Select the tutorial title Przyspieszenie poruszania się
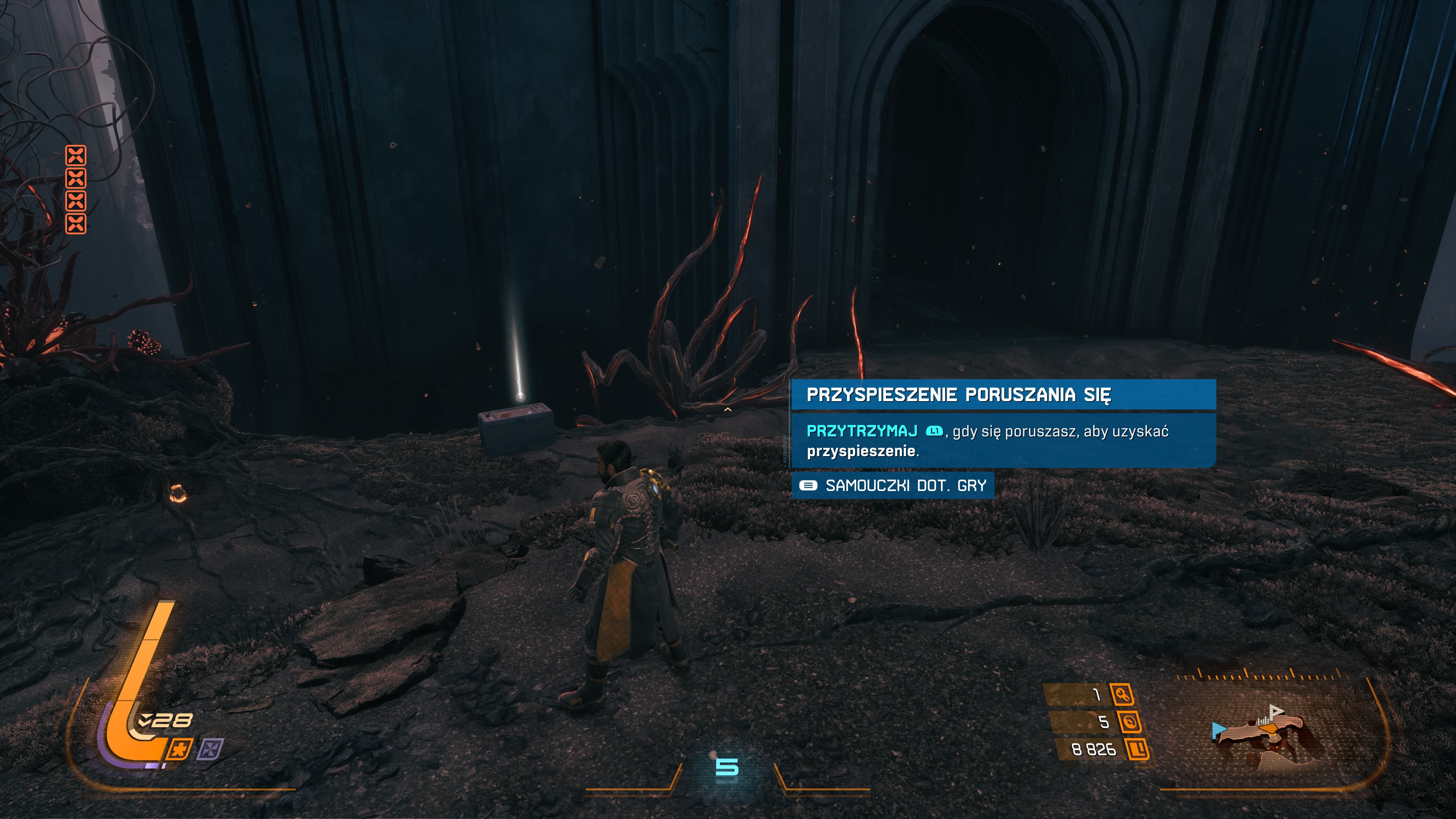 958,394
